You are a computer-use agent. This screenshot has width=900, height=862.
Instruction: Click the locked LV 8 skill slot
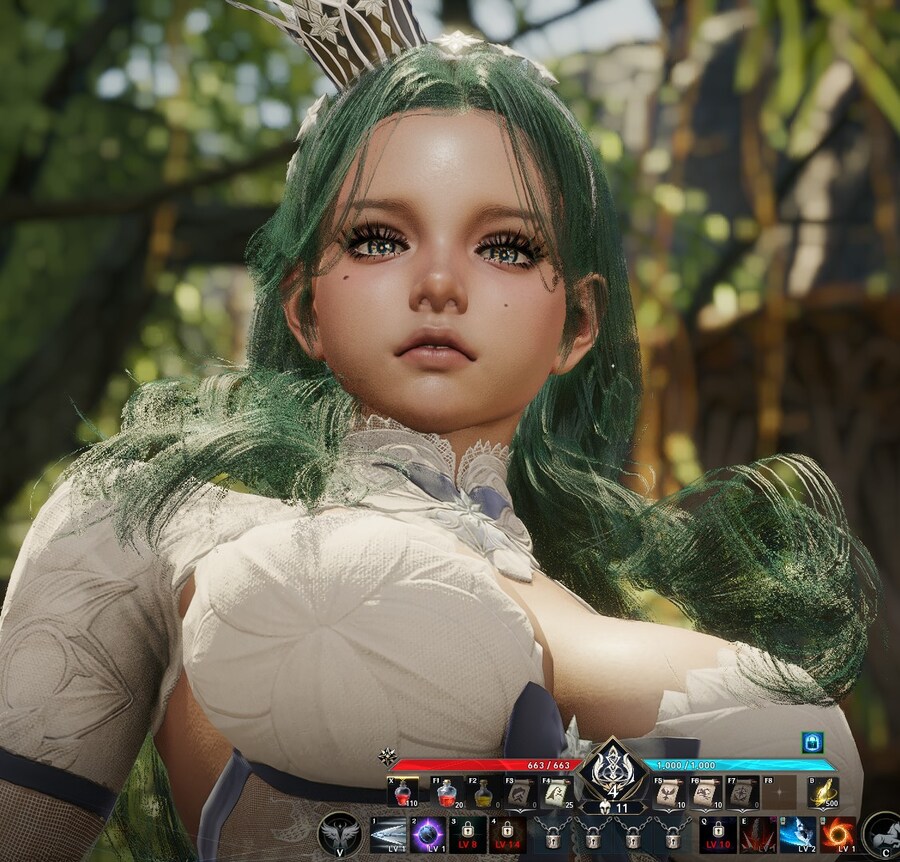click(467, 835)
